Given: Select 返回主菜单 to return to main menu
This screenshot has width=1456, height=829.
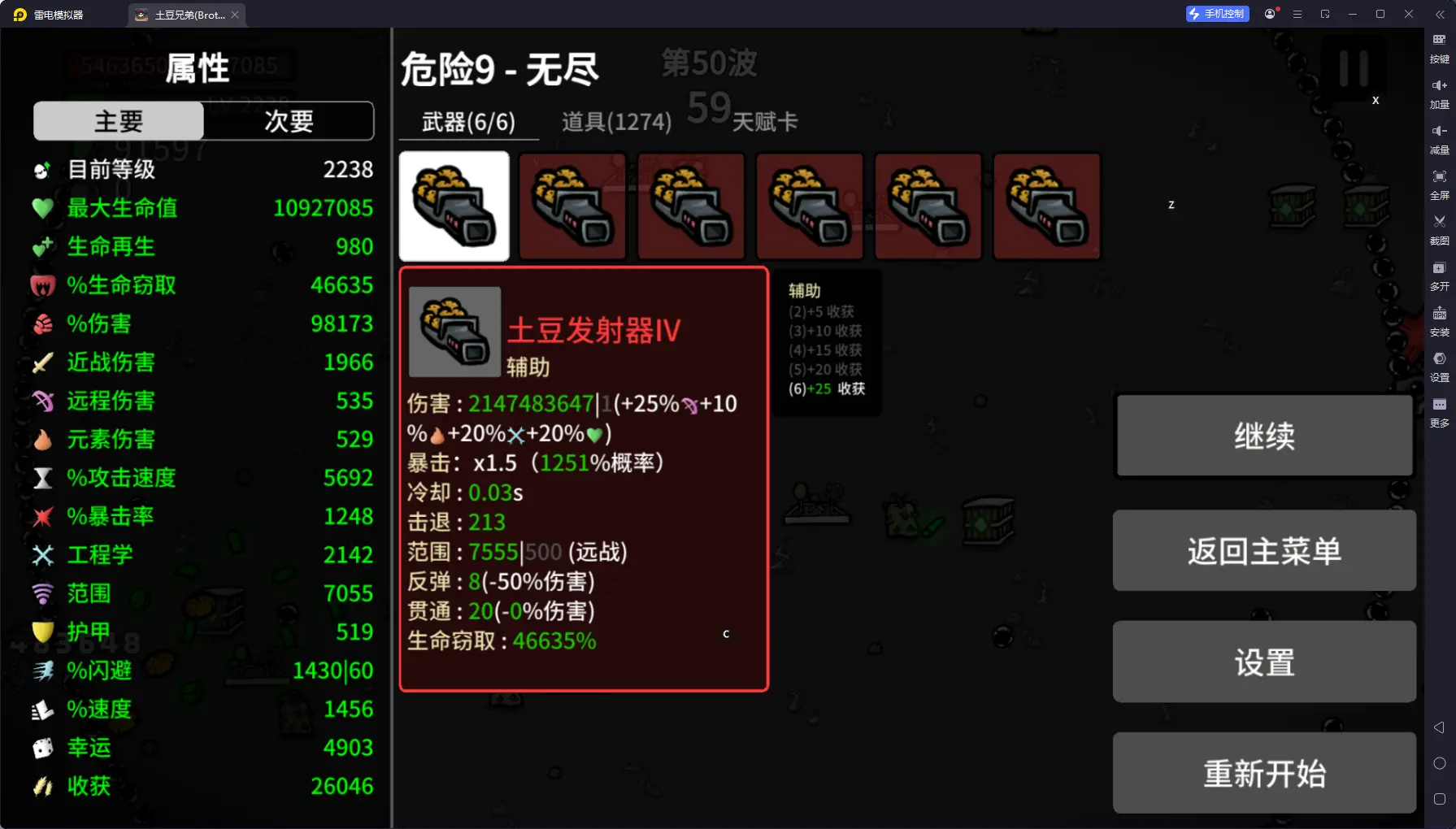Looking at the screenshot, I should 1263,550.
